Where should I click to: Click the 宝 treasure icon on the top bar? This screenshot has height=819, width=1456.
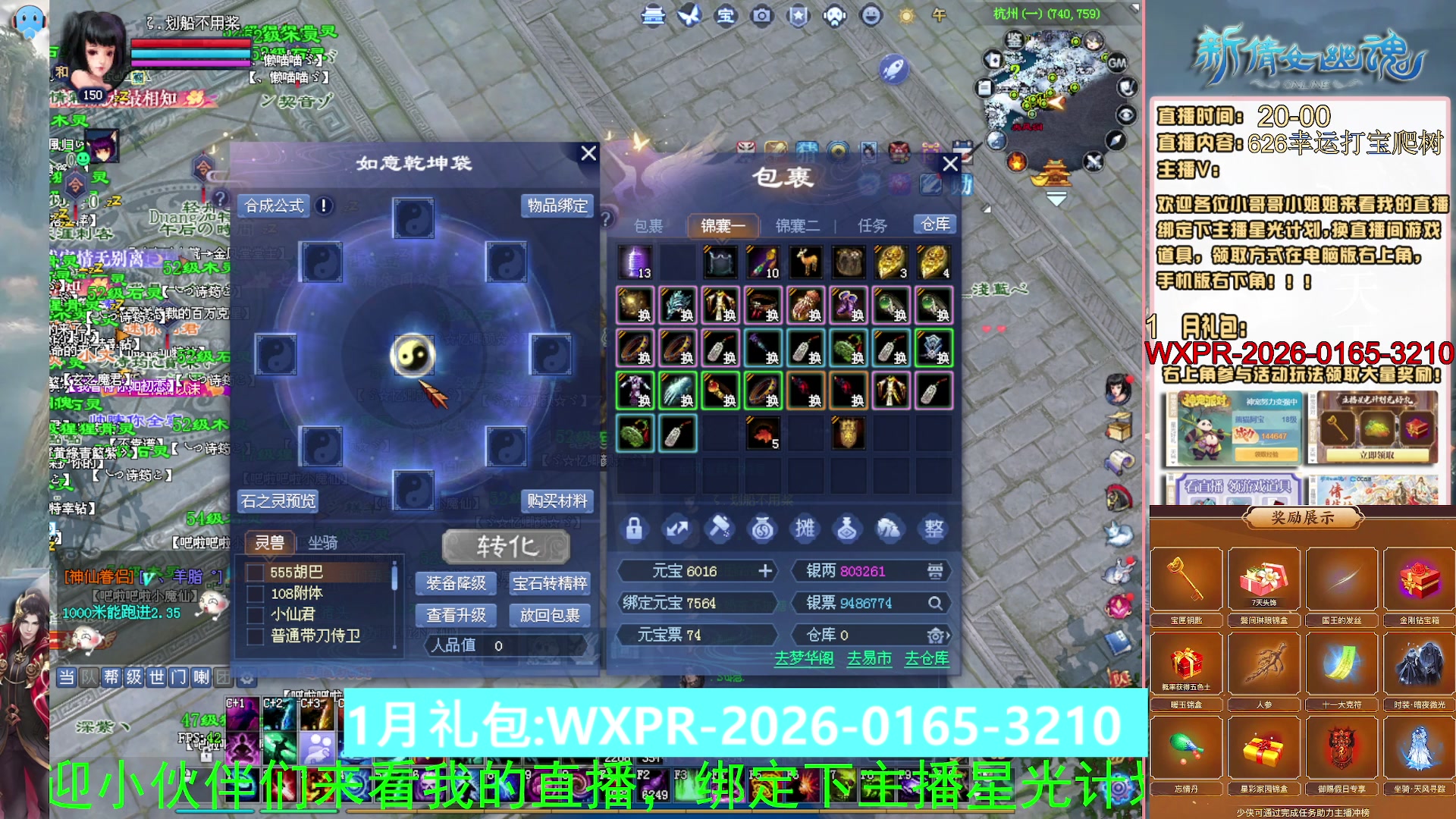[725, 15]
